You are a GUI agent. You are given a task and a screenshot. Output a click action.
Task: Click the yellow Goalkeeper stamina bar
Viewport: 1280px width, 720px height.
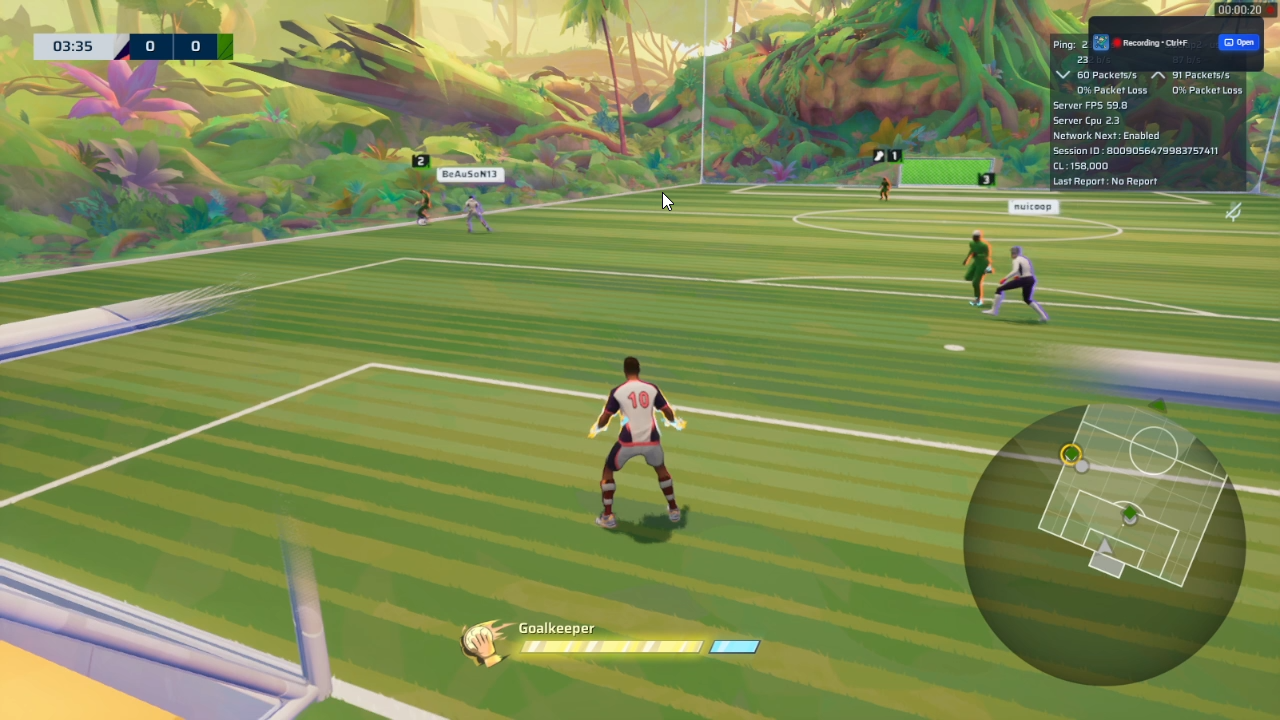pos(612,646)
